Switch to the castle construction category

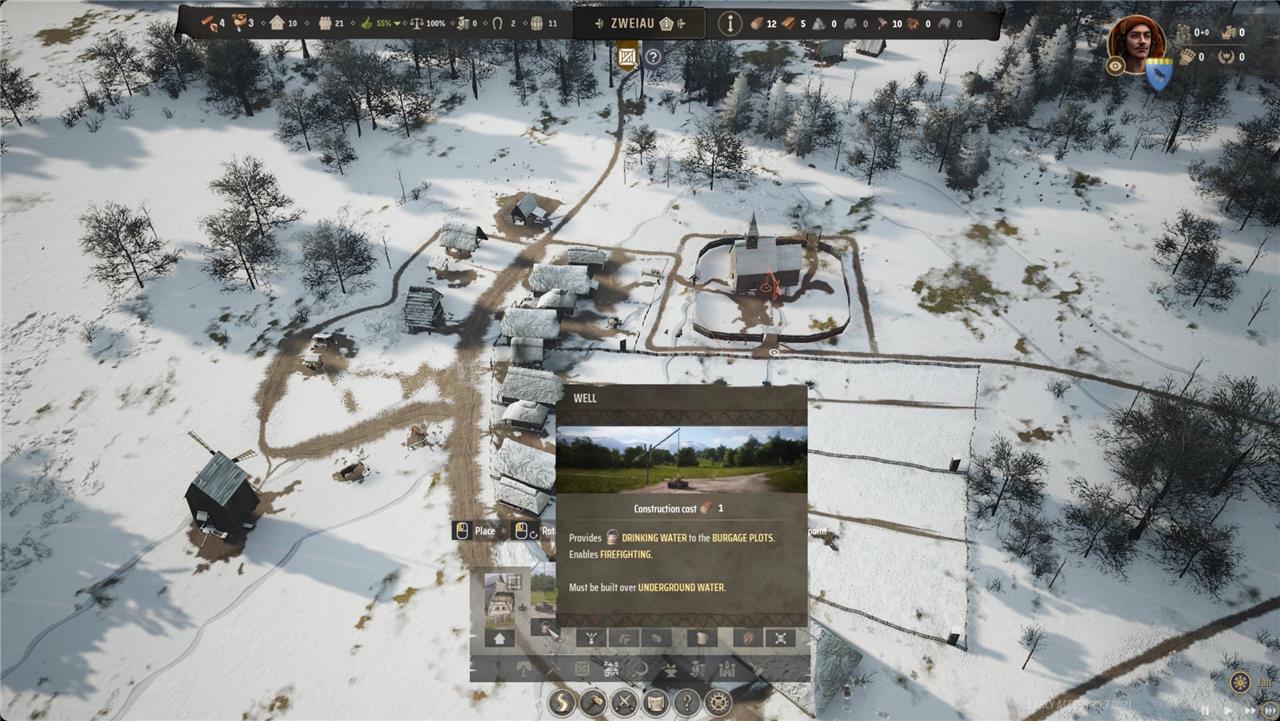pos(727,668)
